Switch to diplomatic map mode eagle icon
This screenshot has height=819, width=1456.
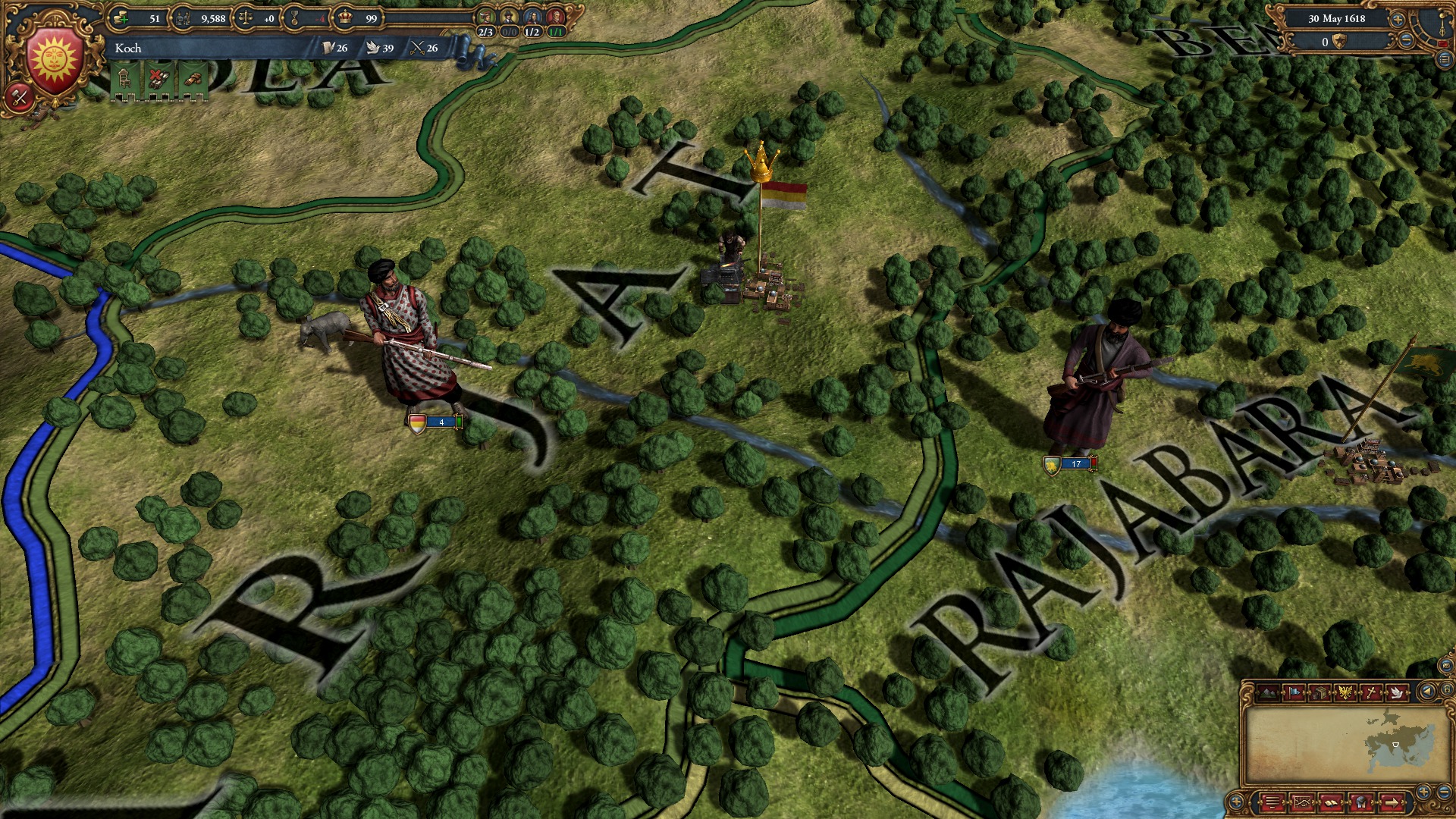coord(1346,692)
